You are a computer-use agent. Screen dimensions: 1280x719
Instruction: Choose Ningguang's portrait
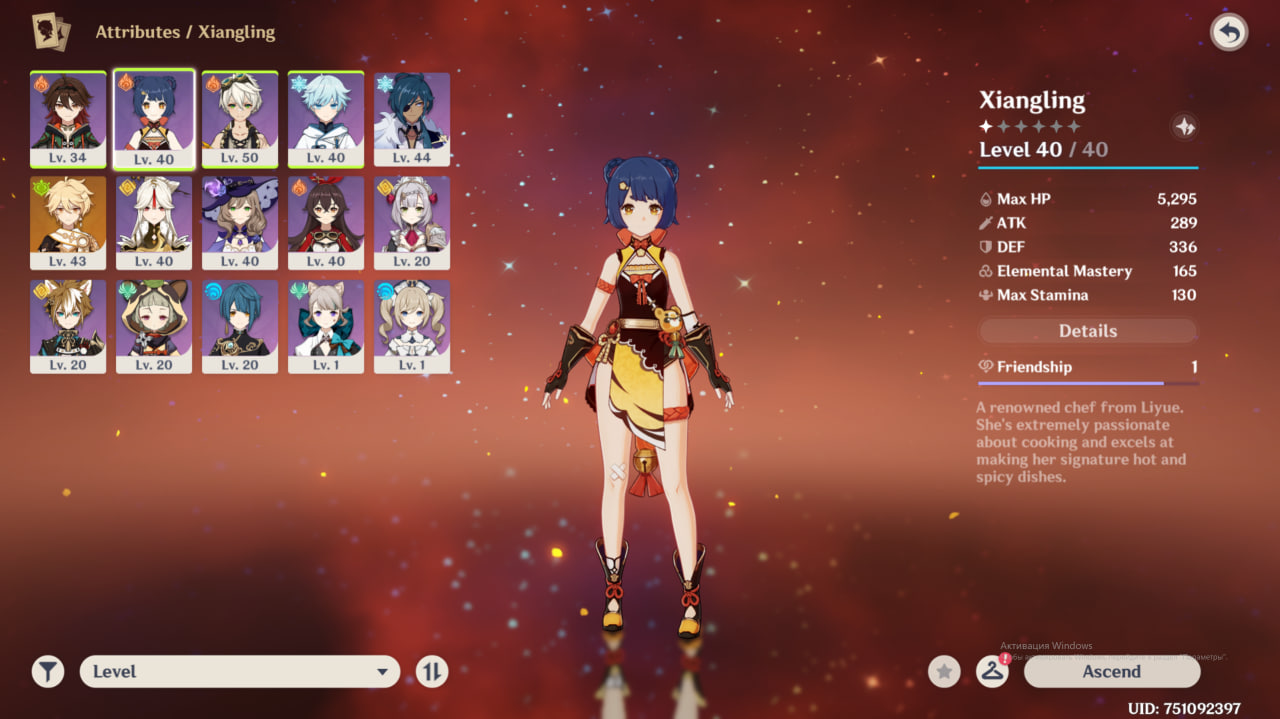pos(154,222)
